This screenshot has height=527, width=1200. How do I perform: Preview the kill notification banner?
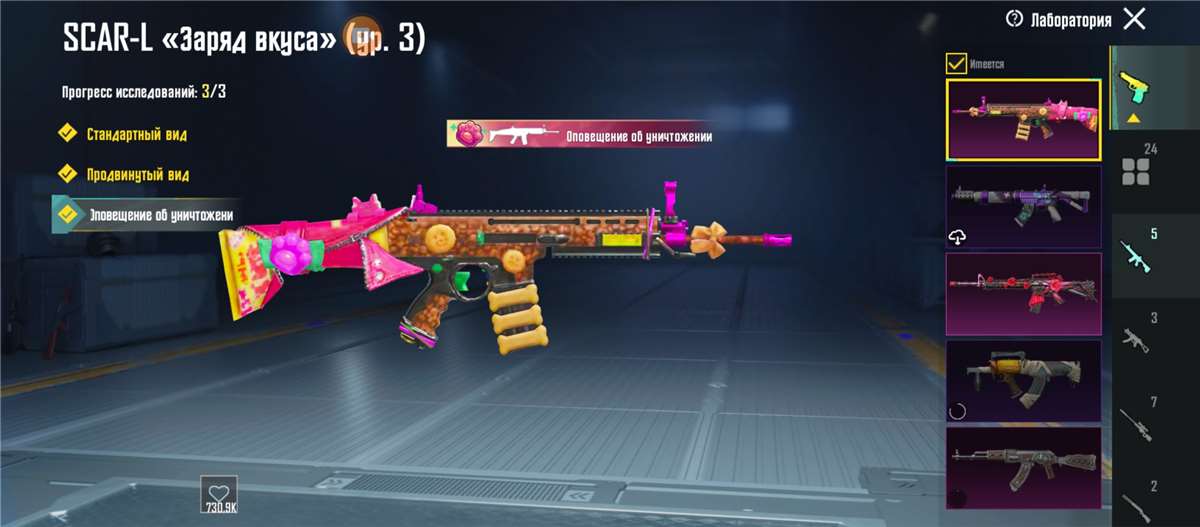tap(580, 134)
